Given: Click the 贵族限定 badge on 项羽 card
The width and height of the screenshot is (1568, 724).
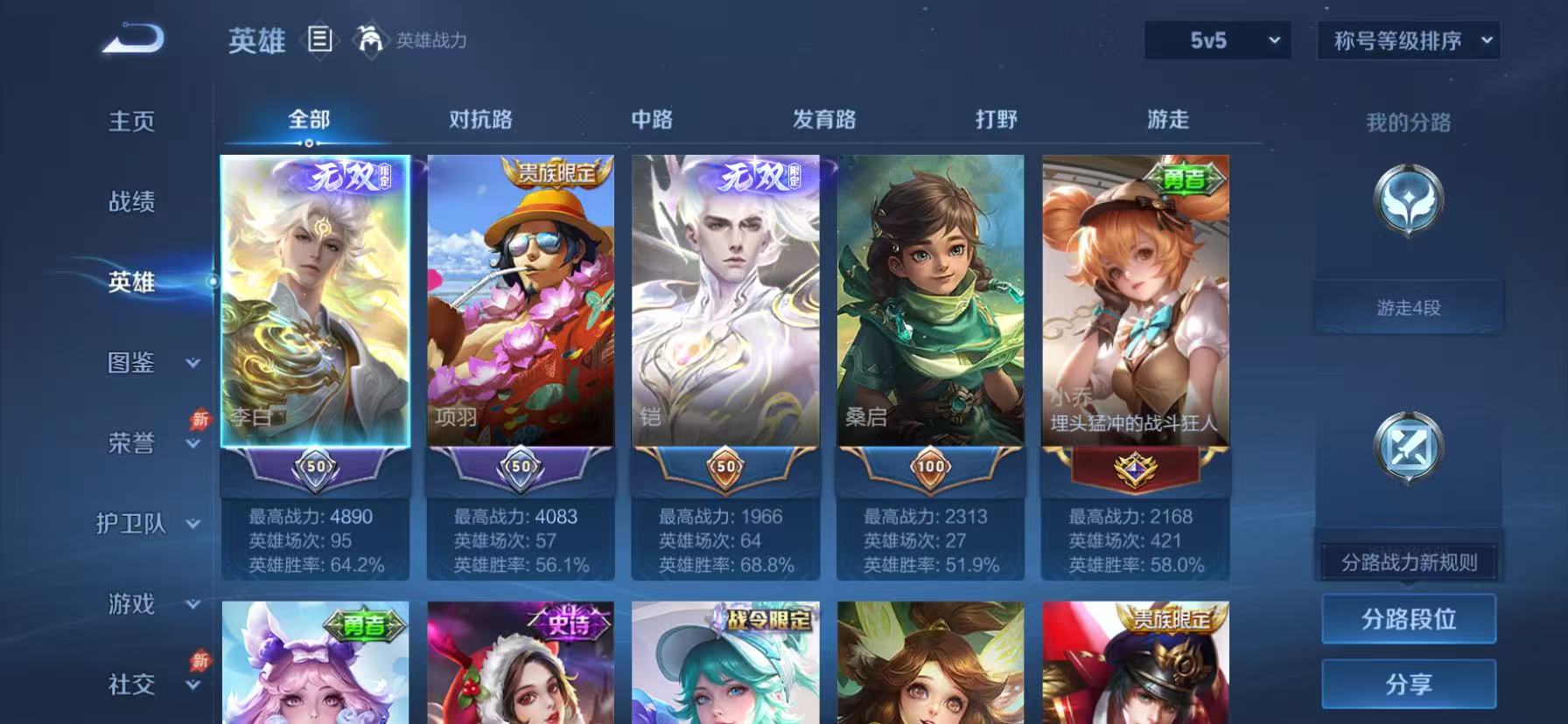Looking at the screenshot, I should coord(555,174).
